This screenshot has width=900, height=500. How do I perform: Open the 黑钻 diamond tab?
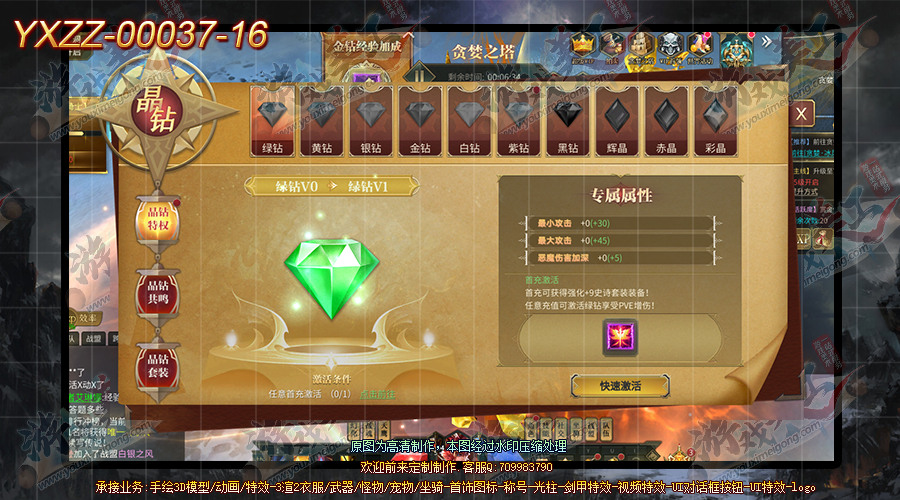pyautogui.click(x=567, y=122)
